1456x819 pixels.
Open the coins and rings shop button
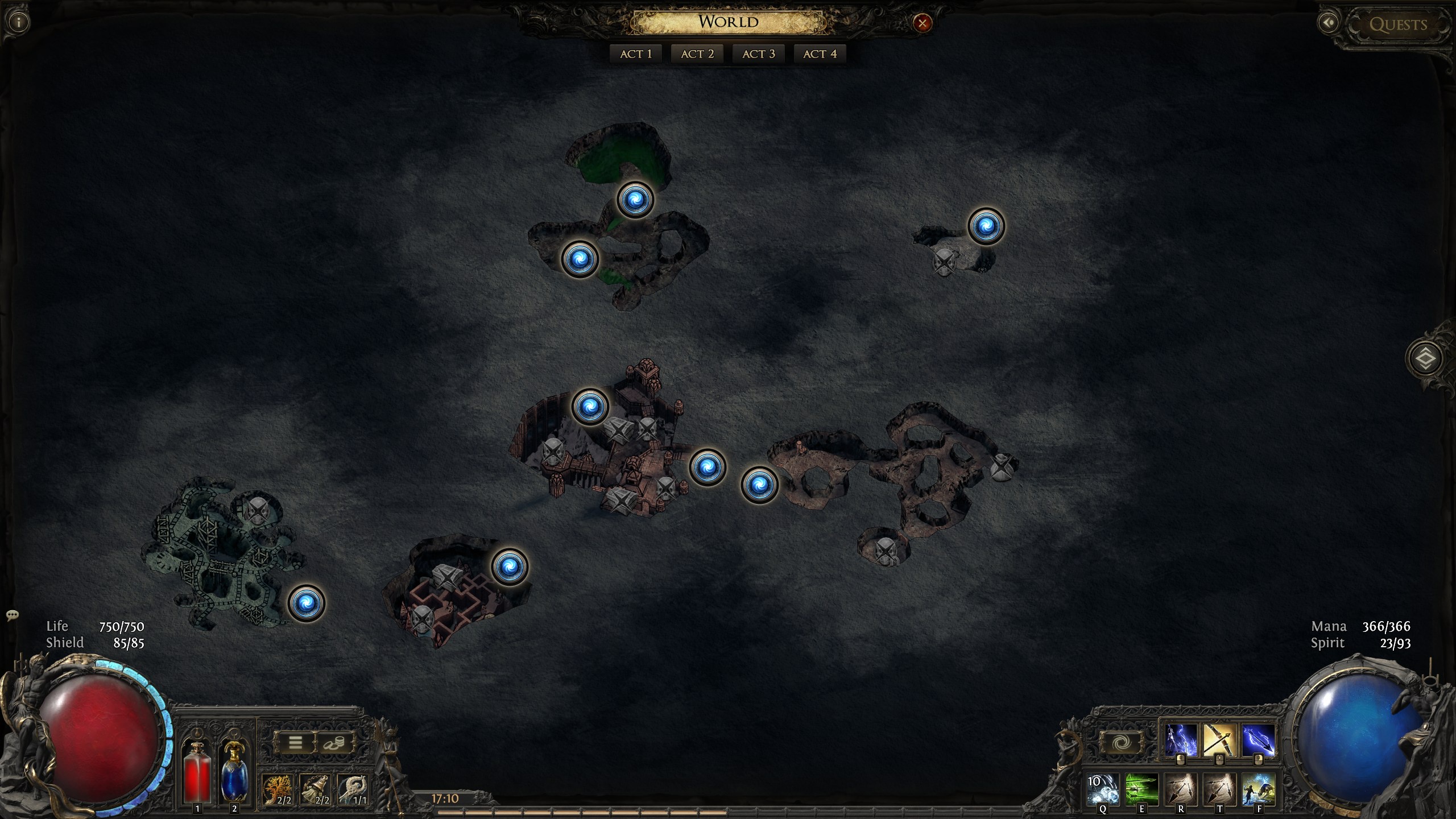[x=334, y=742]
